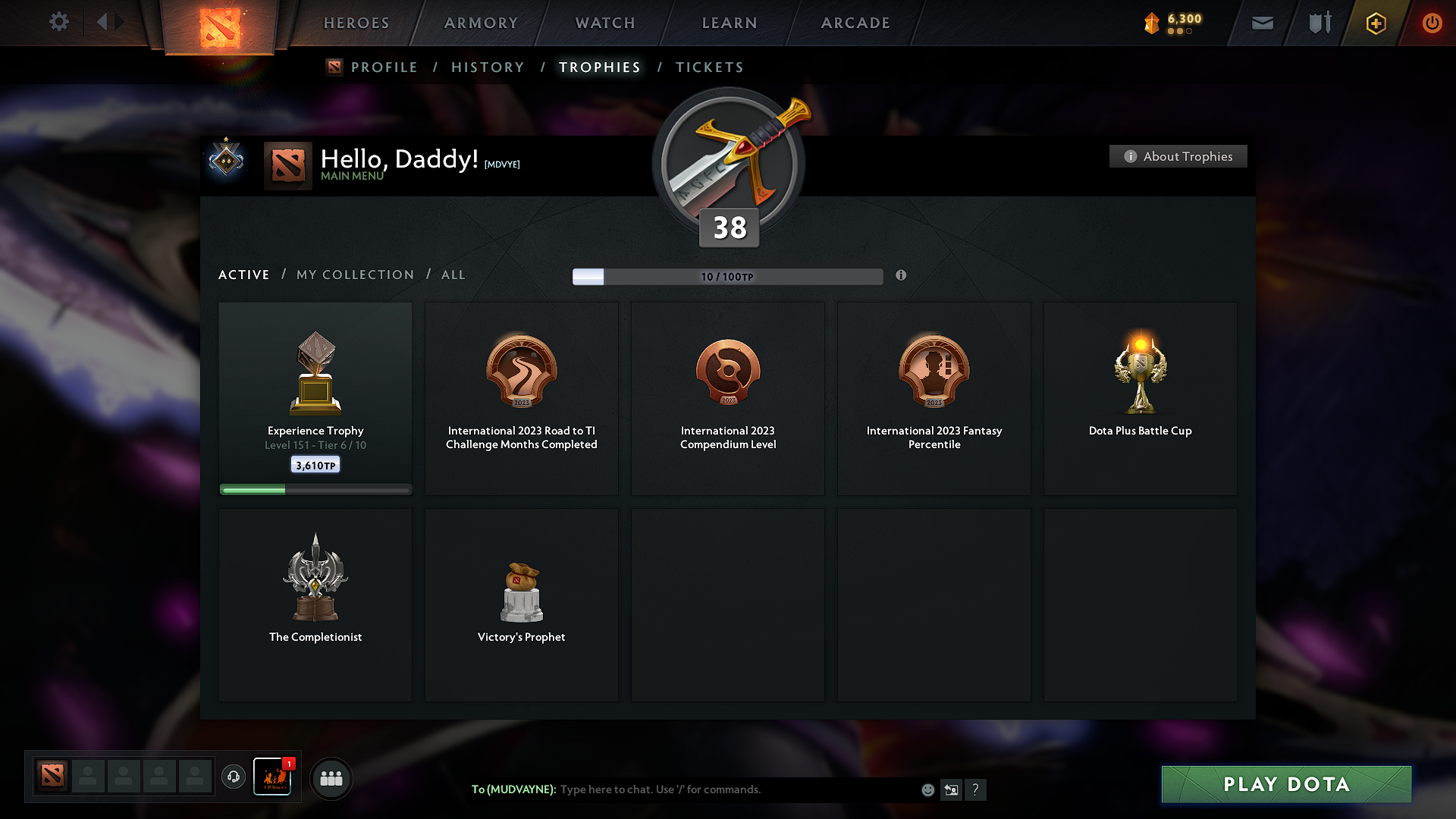Select the ACTIVE trophies filter
The image size is (1456, 819).
click(x=243, y=275)
